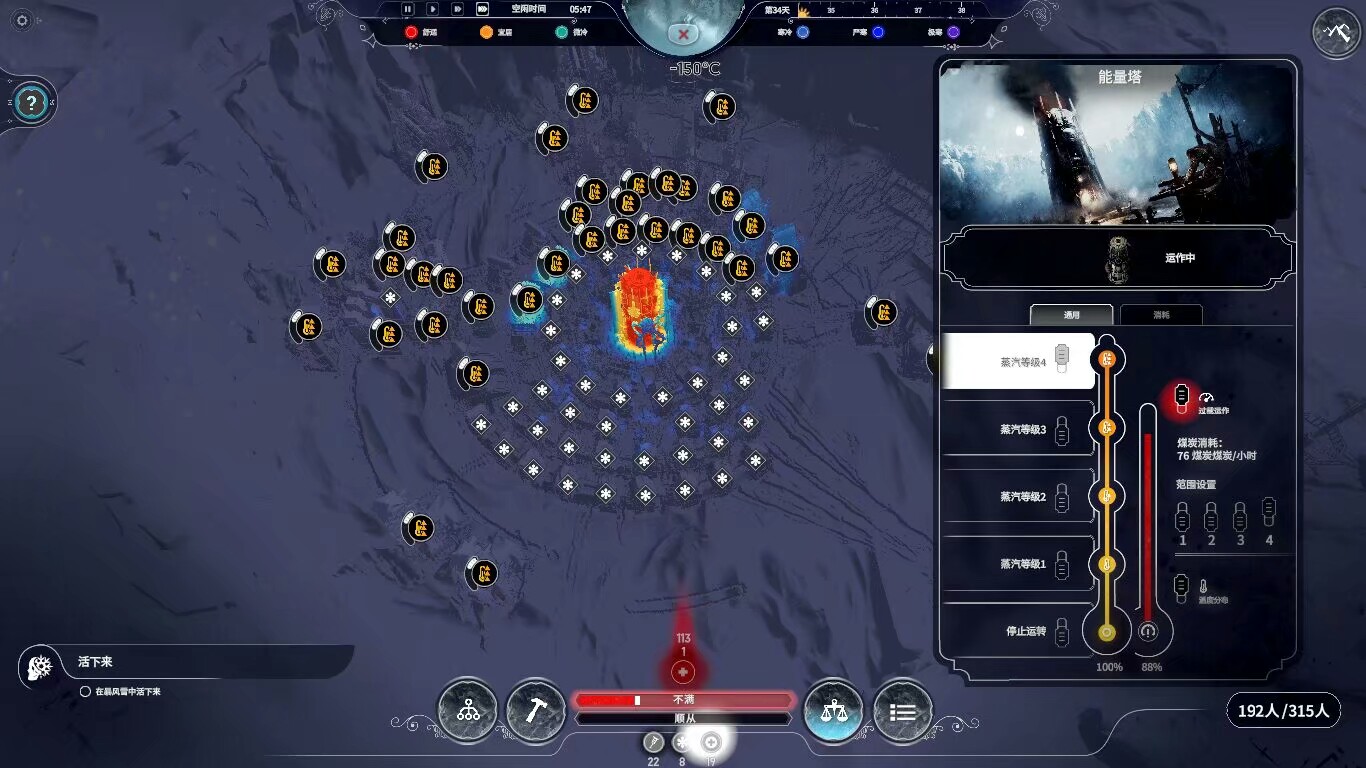
Task: Toggle the 过载运作 overdrive switch
Action: 1182,396
